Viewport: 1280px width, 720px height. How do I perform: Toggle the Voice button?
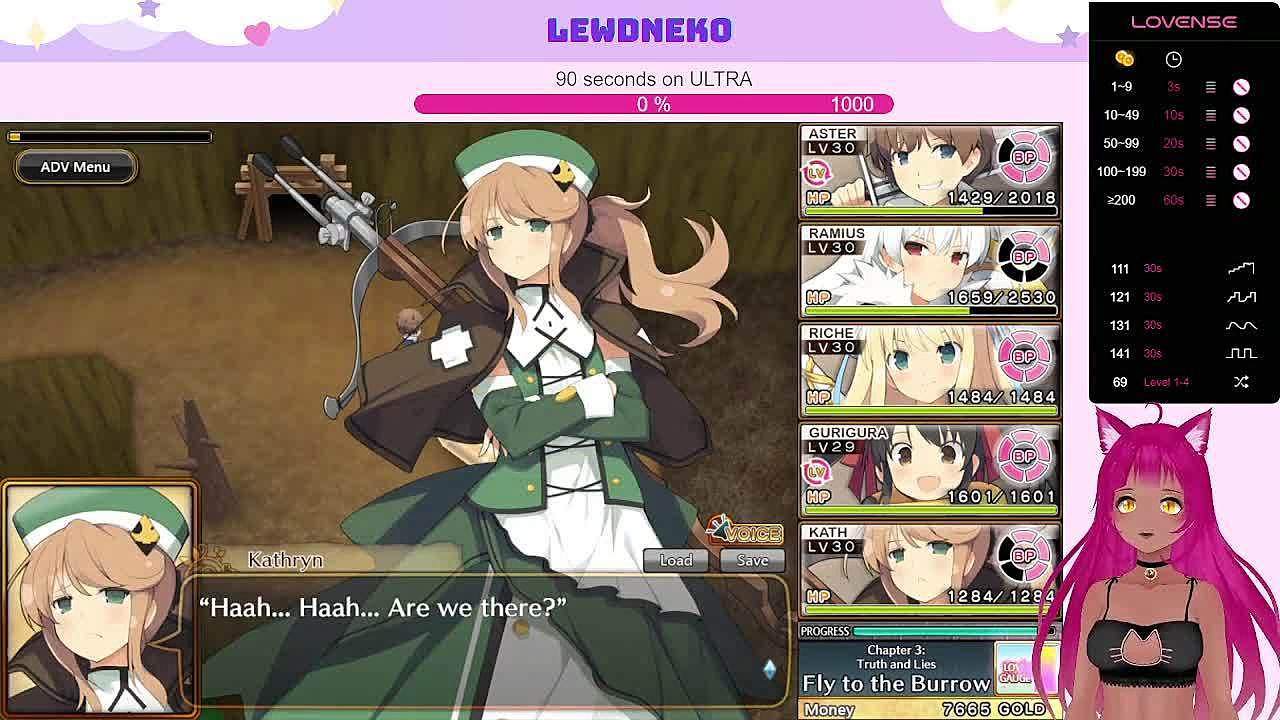746,531
